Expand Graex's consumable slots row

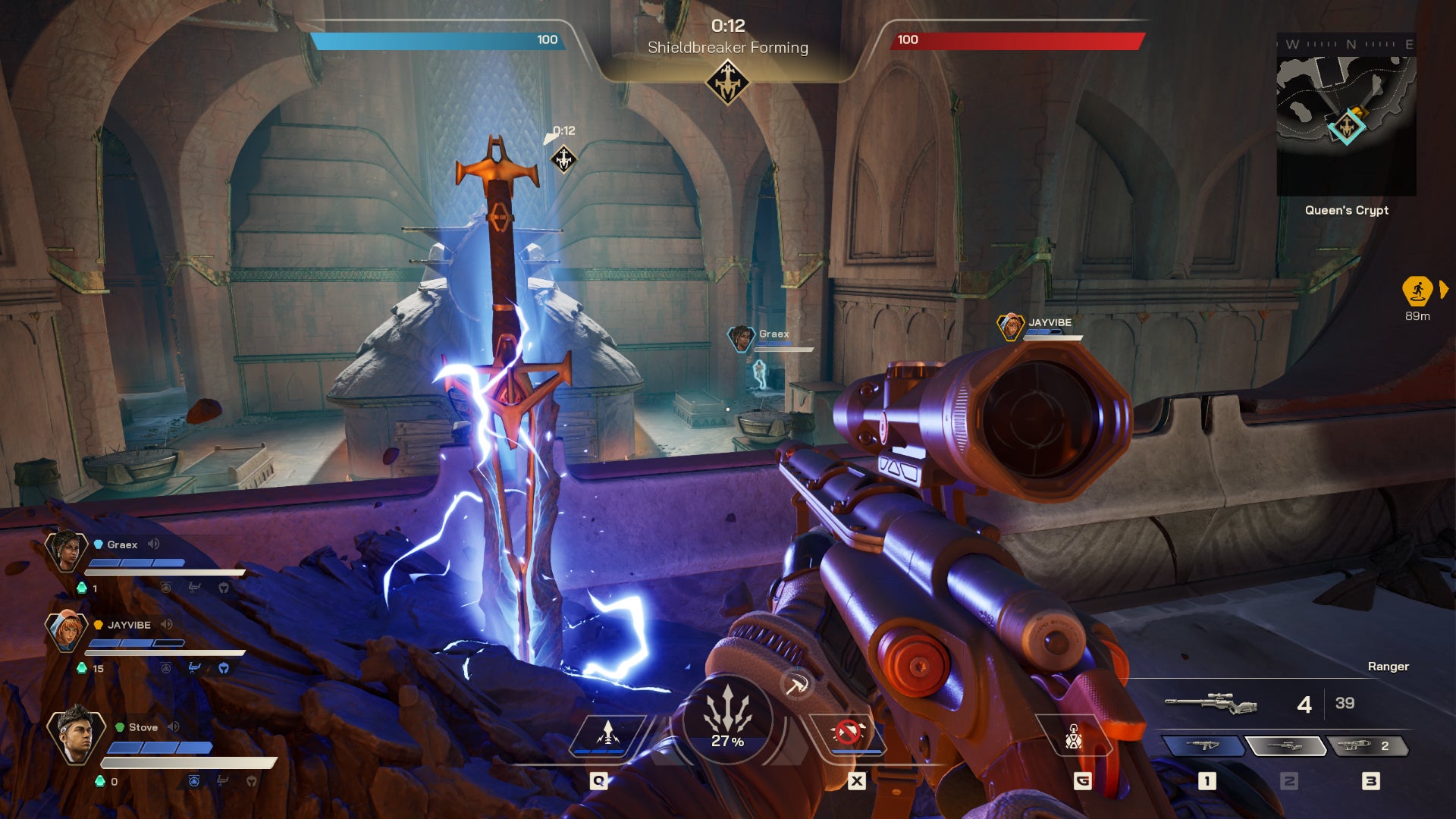point(196,587)
